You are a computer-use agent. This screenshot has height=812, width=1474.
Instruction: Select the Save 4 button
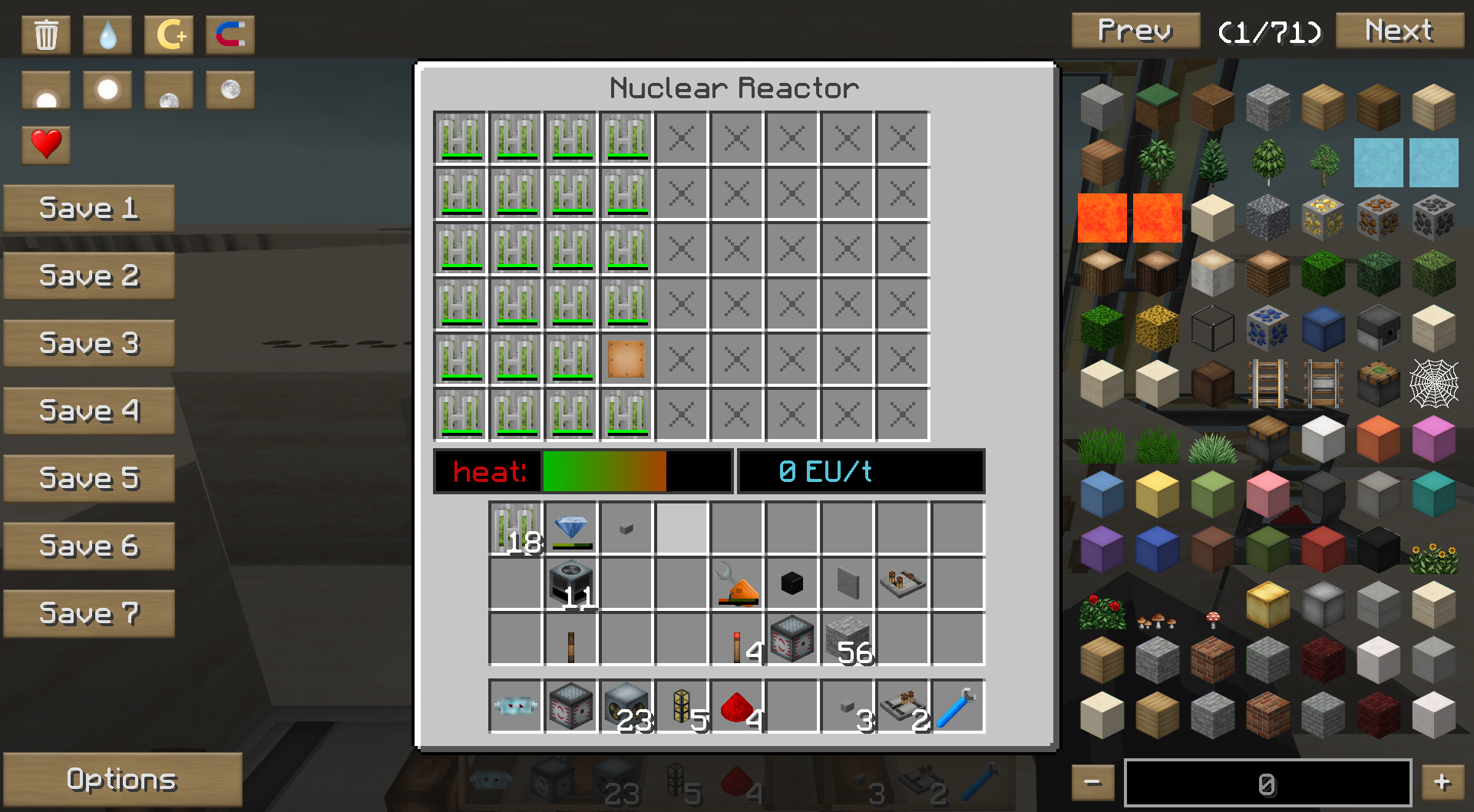(x=89, y=411)
